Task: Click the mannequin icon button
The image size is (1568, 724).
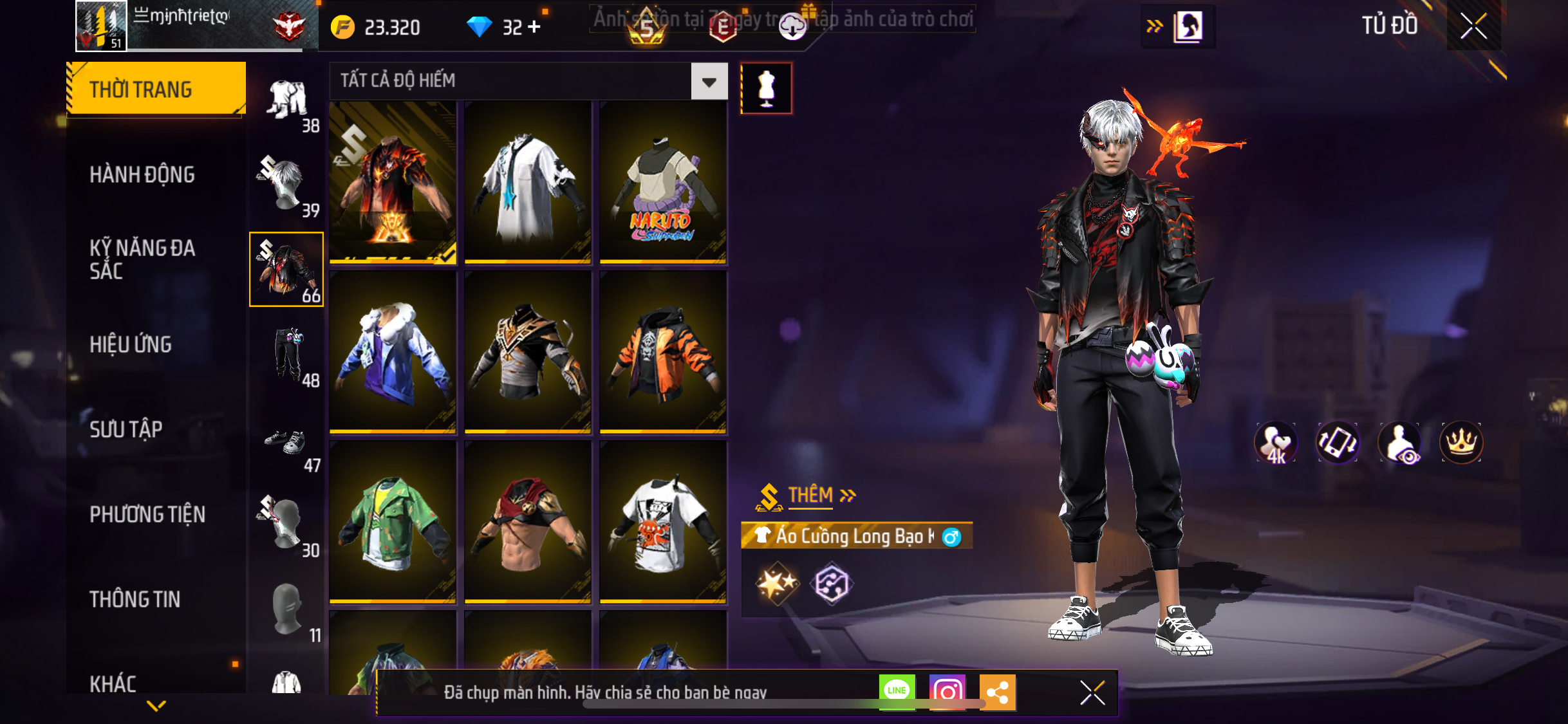Action: [766, 88]
